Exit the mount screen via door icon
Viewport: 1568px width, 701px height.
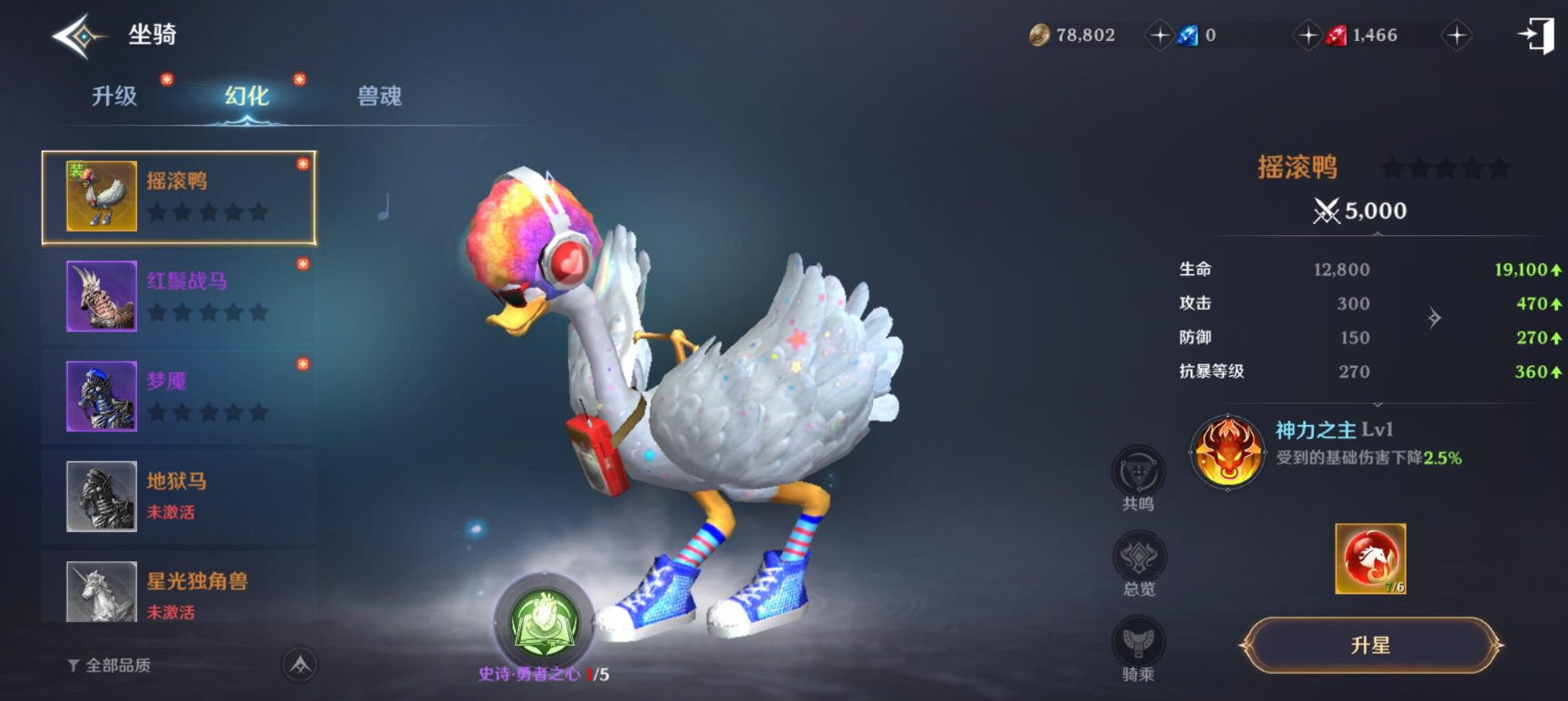click(1537, 35)
